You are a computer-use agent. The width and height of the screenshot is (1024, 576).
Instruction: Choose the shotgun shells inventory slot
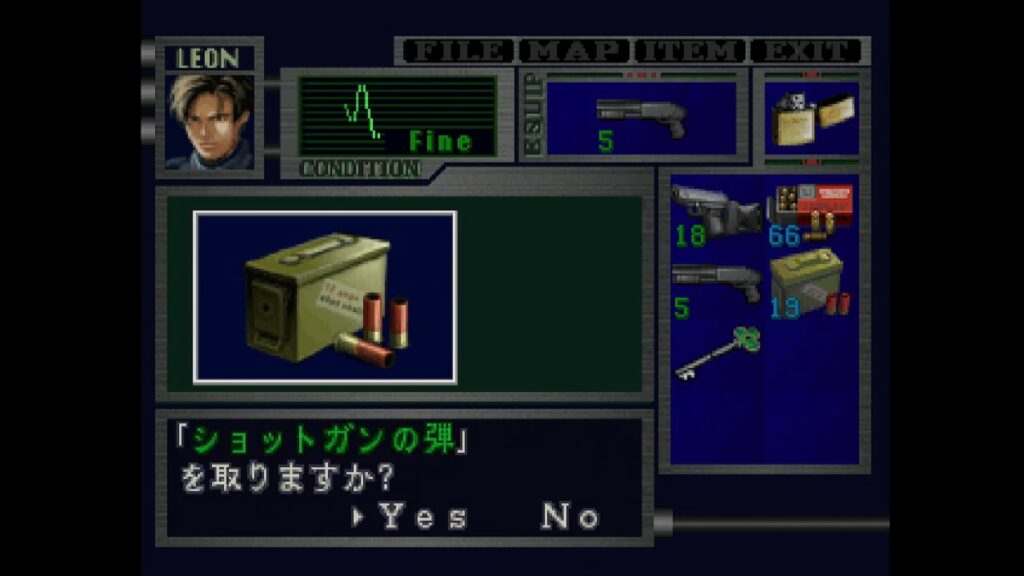810,285
